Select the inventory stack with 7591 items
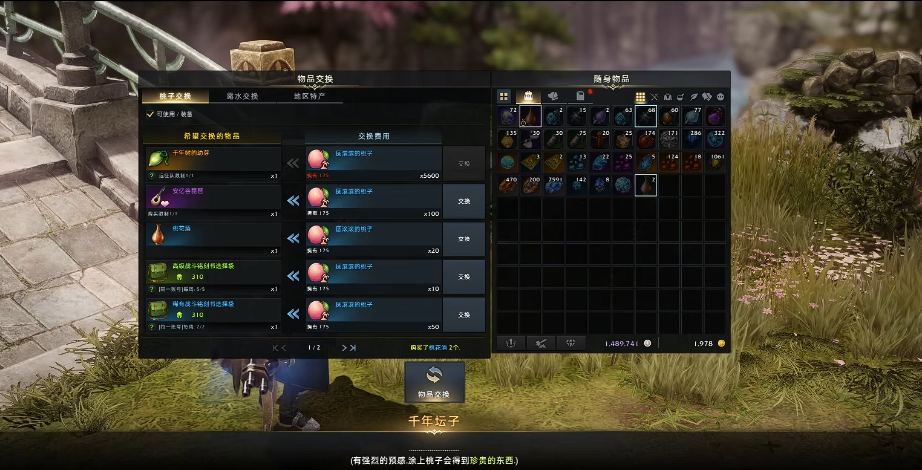Viewport: 922px width, 470px height. pos(554,185)
